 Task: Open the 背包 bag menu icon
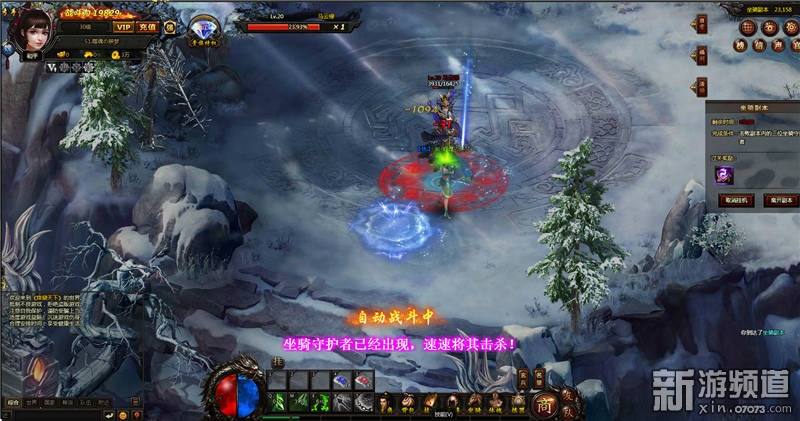pyautogui.click(x=407, y=402)
